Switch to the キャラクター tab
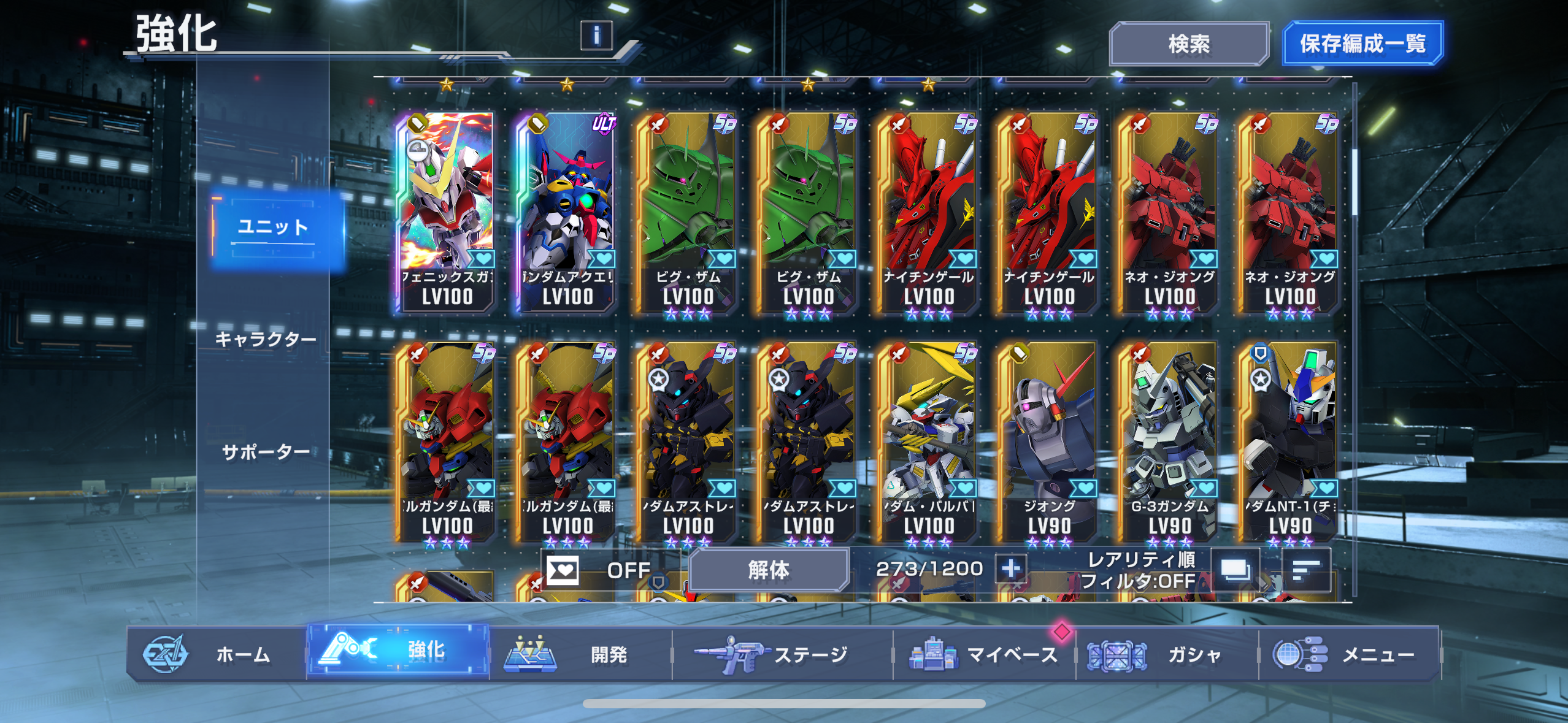The image size is (1568, 723). pos(266,339)
